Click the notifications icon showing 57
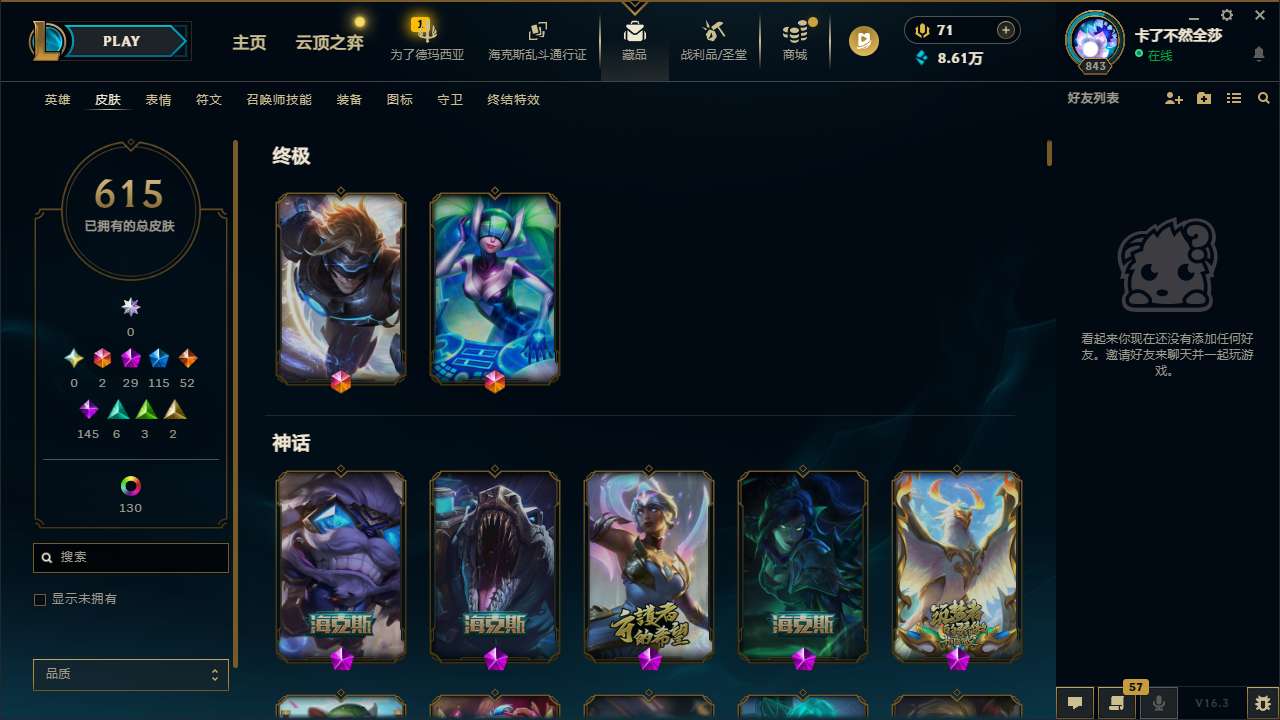The width and height of the screenshot is (1280, 720). 1117,702
